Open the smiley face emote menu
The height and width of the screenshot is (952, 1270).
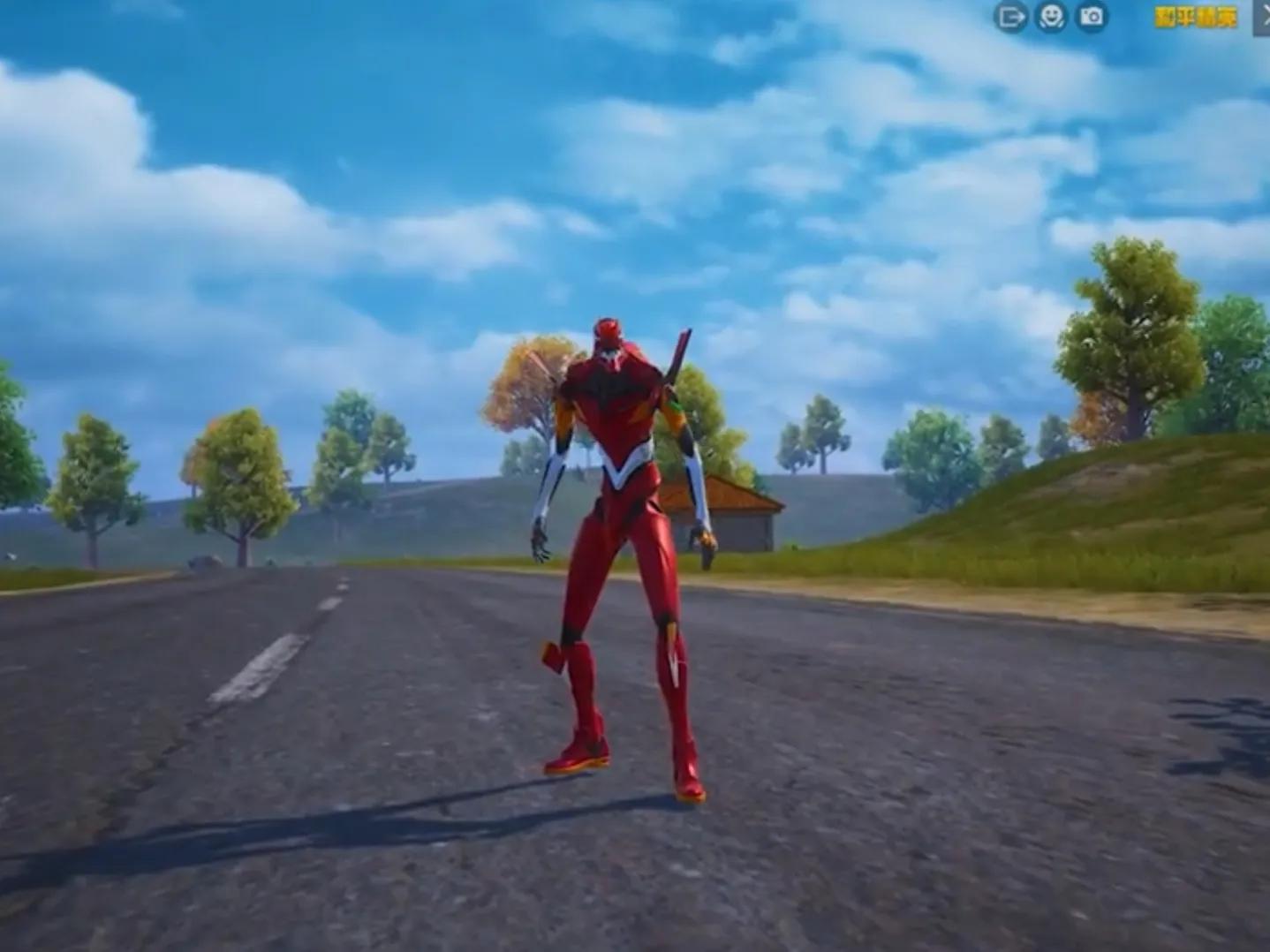[1051, 17]
